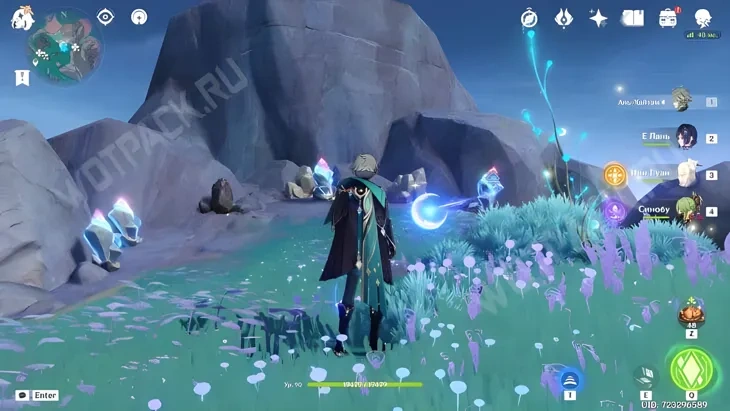The width and height of the screenshot is (730, 411).
Task: Switch to Yelan in party slot 2
Action: 686,137
